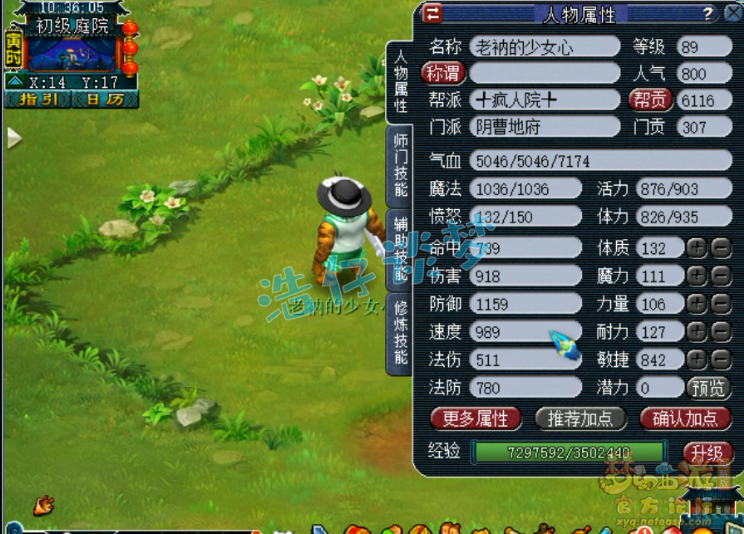Switch to the 师门技能 tab
This screenshot has width=744, height=534.
(x=400, y=164)
